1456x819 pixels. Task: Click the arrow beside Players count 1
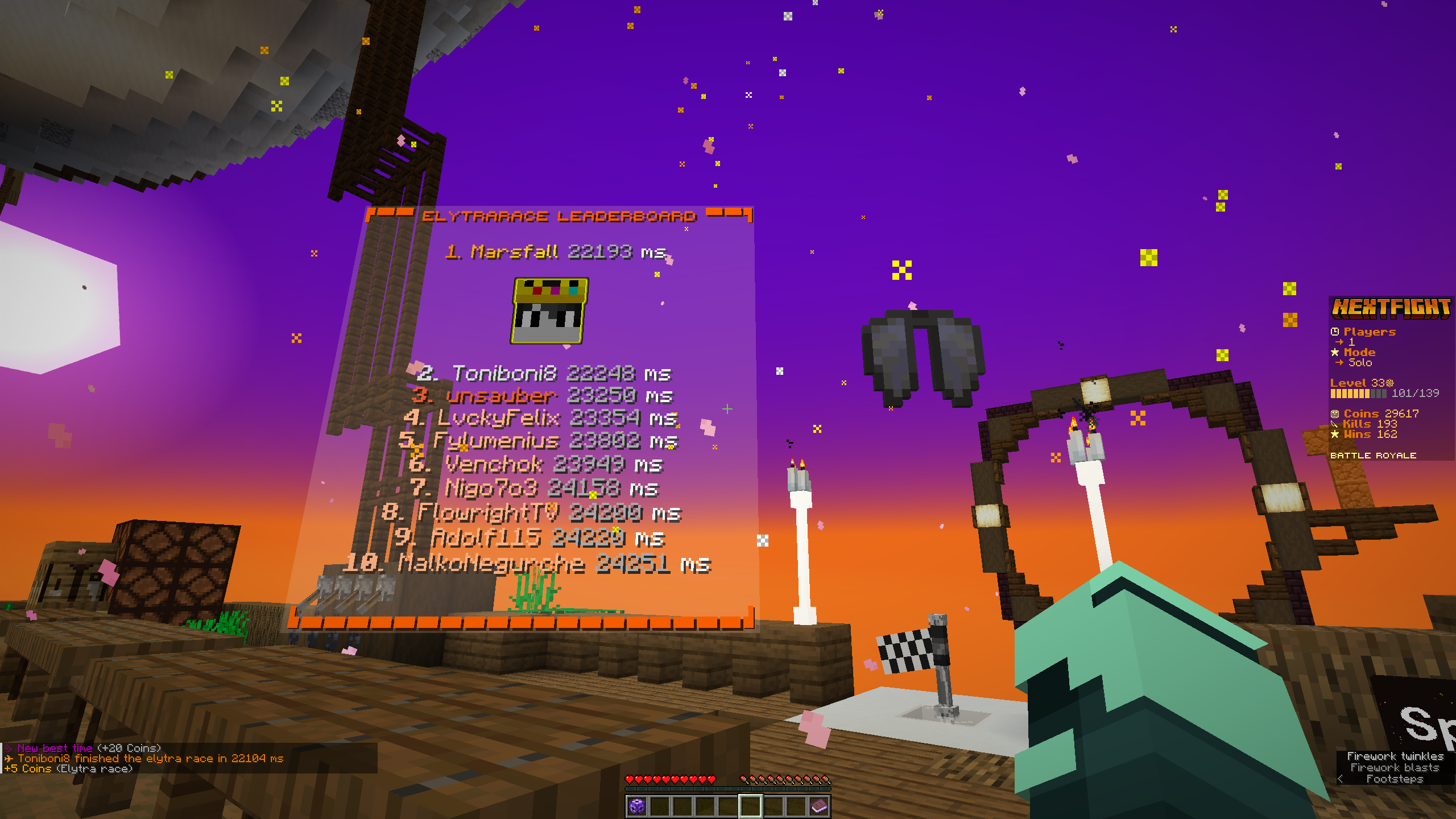pyautogui.click(x=1339, y=341)
